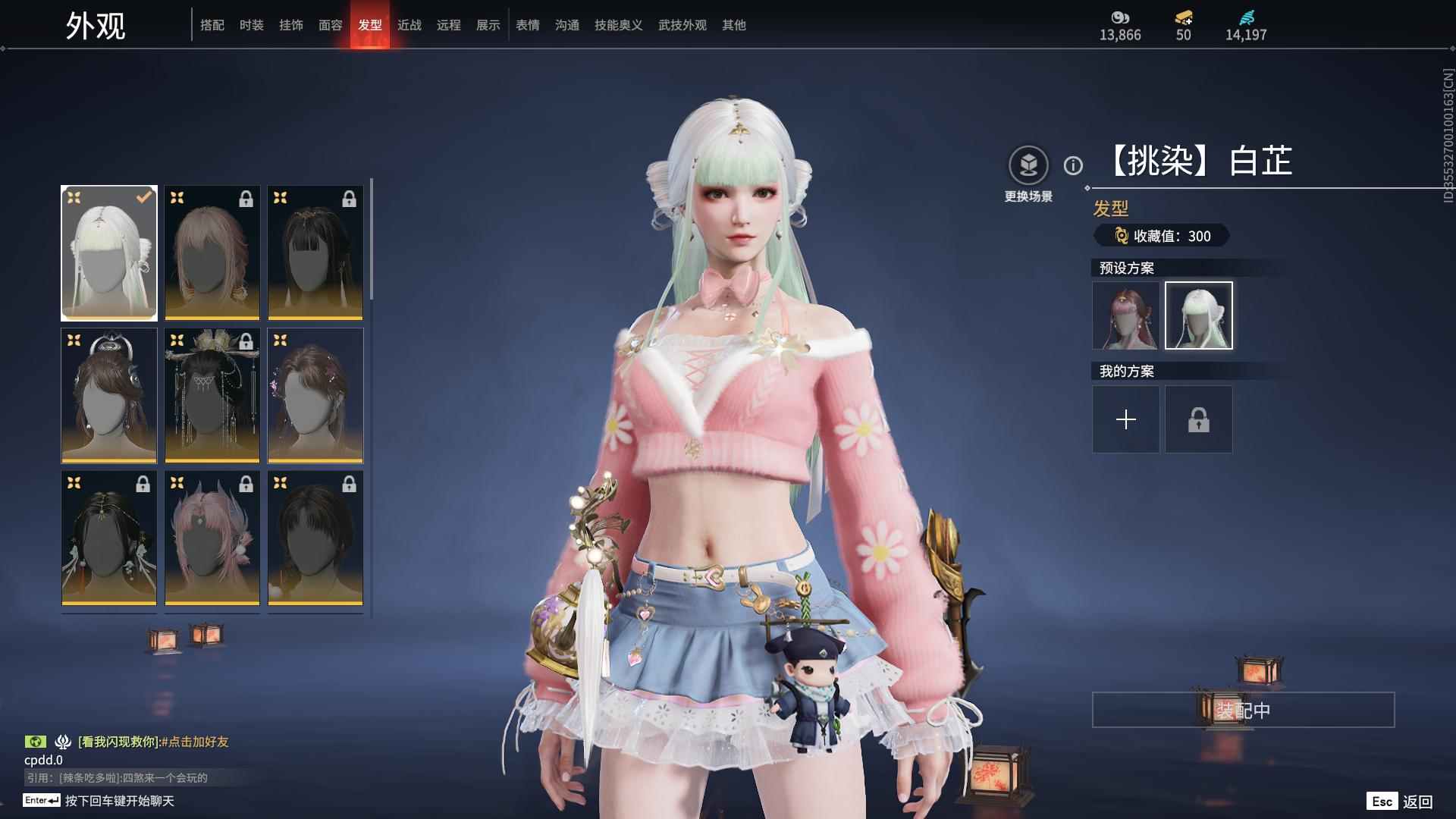The width and height of the screenshot is (1456, 819).
Task: Show hairstyle info via the i icon
Action: 1073,165
